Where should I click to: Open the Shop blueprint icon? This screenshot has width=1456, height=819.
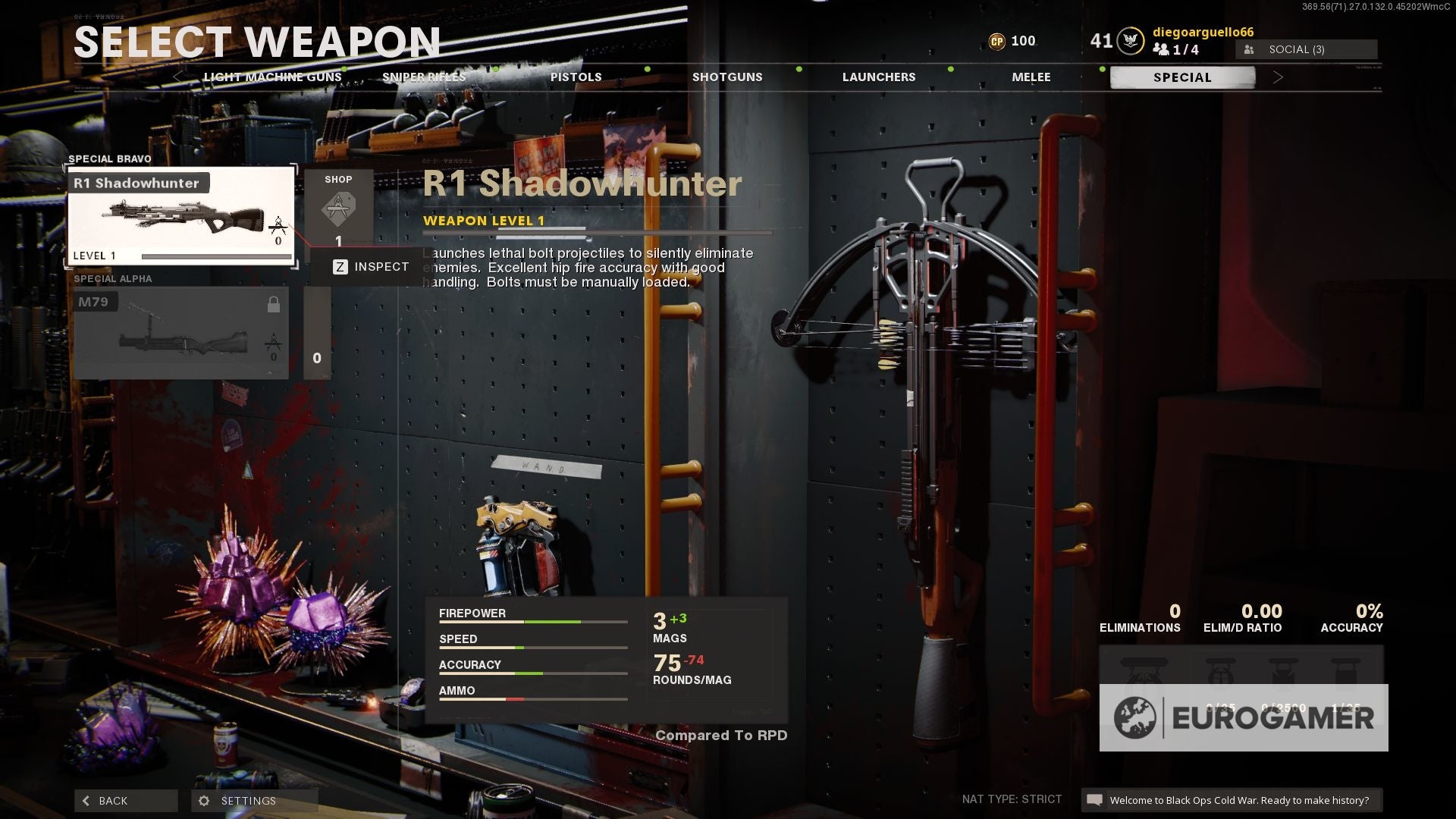point(340,209)
